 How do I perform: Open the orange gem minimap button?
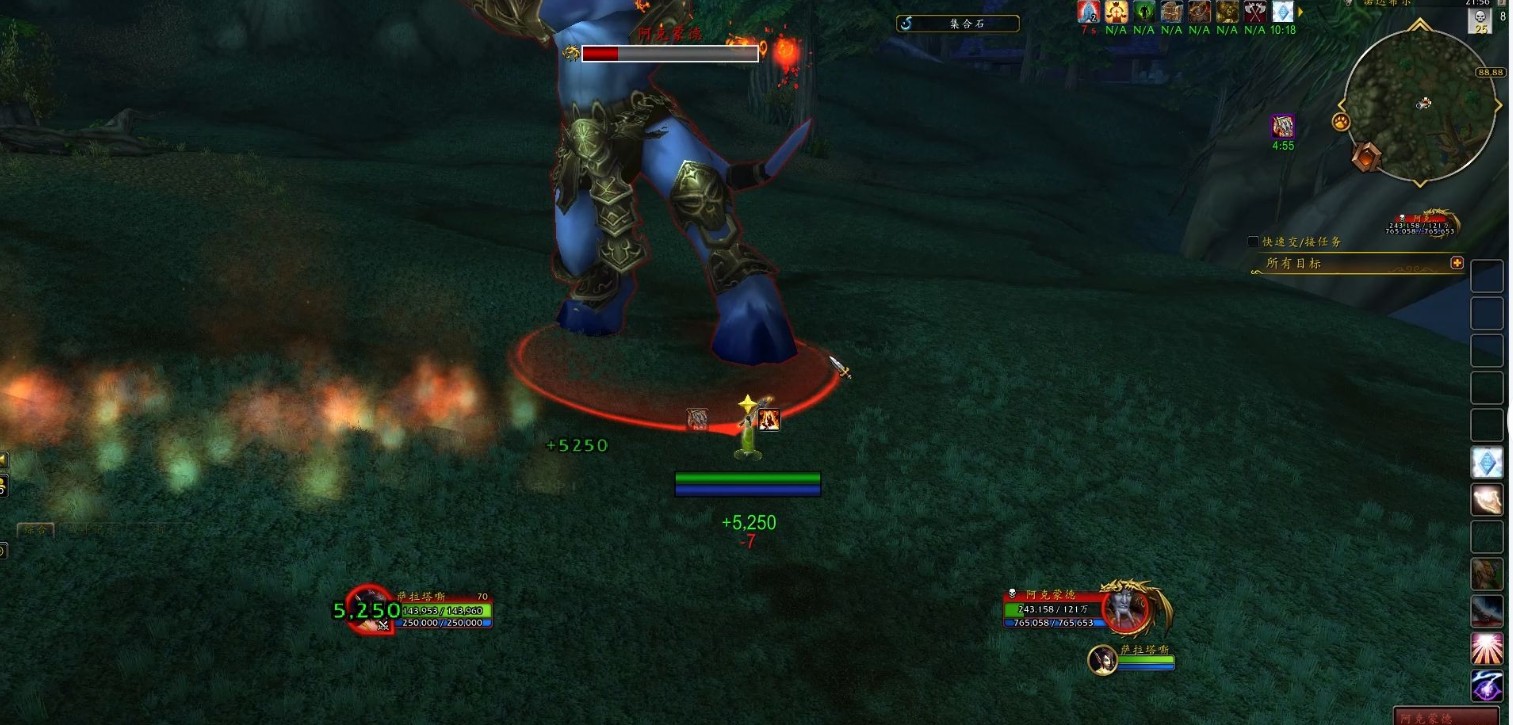[1366, 156]
